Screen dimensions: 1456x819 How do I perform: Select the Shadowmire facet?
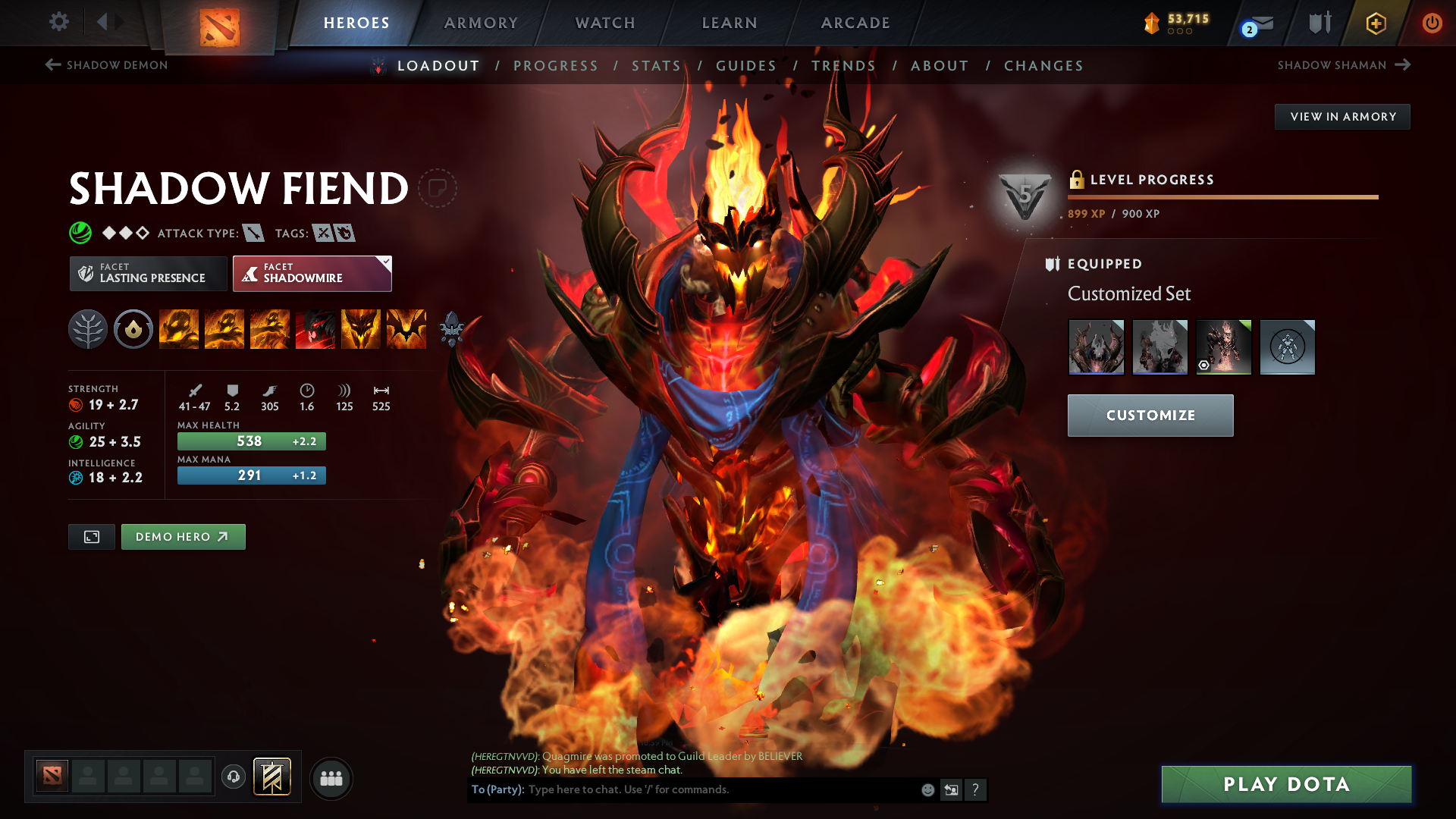tap(312, 273)
